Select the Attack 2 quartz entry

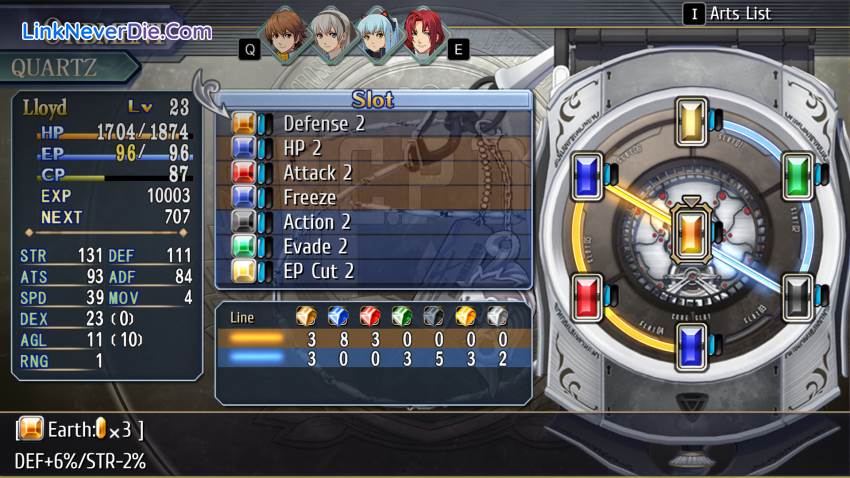coord(372,173)
